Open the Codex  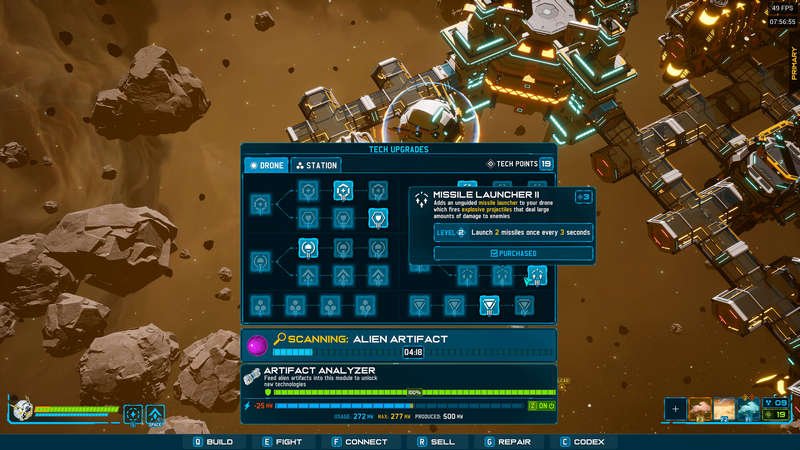[x=584, y=441]
